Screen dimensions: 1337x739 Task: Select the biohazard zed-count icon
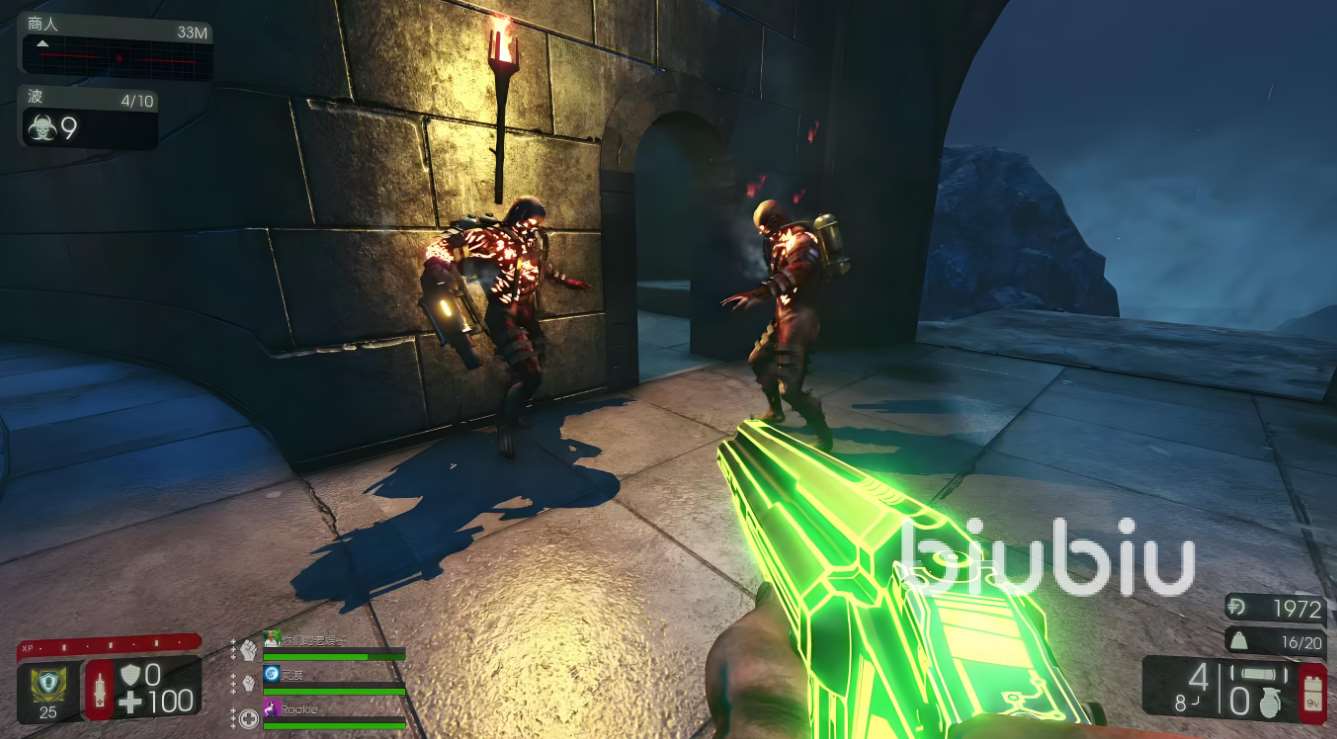(42, 128)
